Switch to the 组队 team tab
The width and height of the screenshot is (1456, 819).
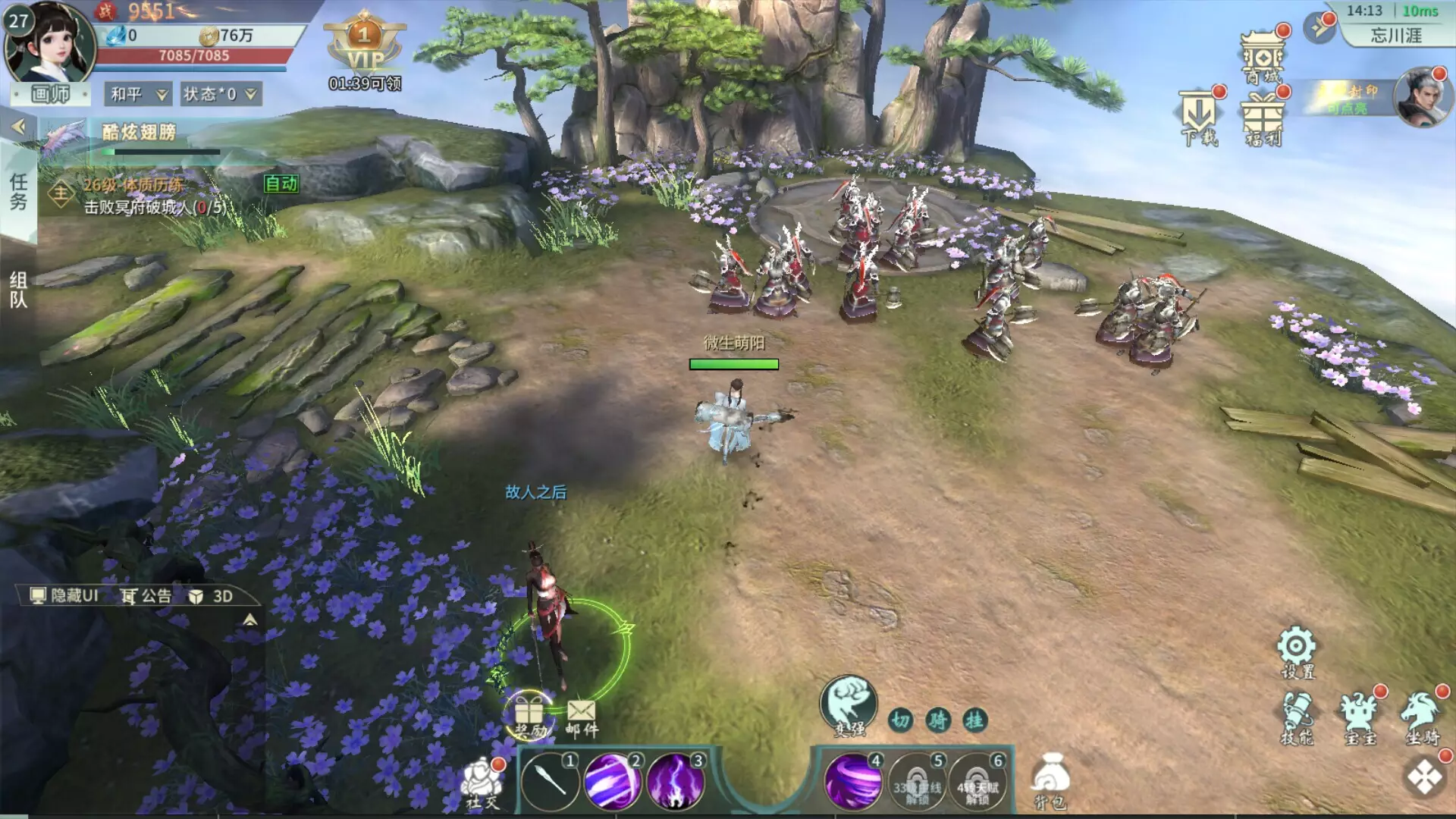click(18, 290)
